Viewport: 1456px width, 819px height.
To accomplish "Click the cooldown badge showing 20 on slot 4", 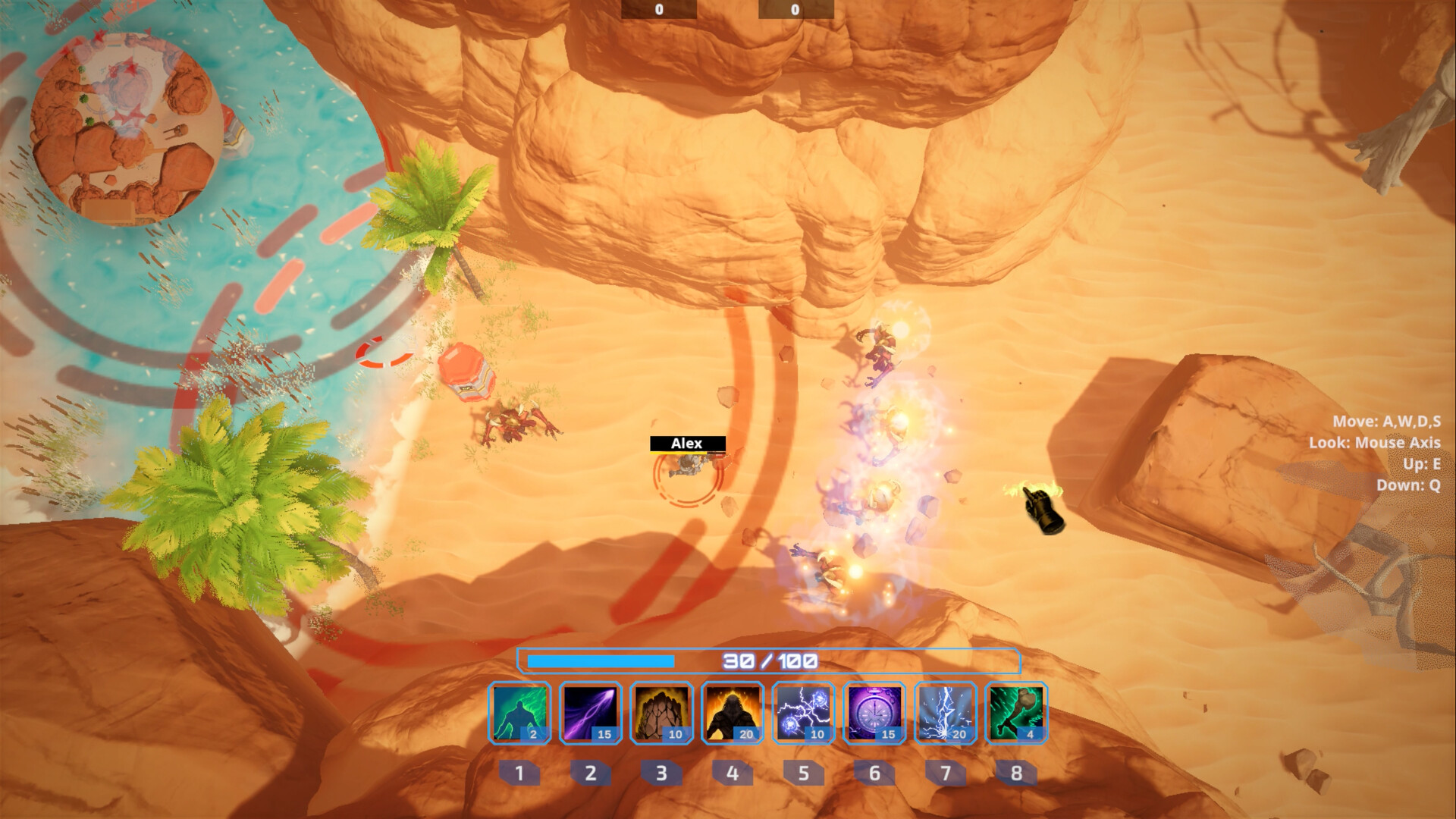I will click(745, 734).
